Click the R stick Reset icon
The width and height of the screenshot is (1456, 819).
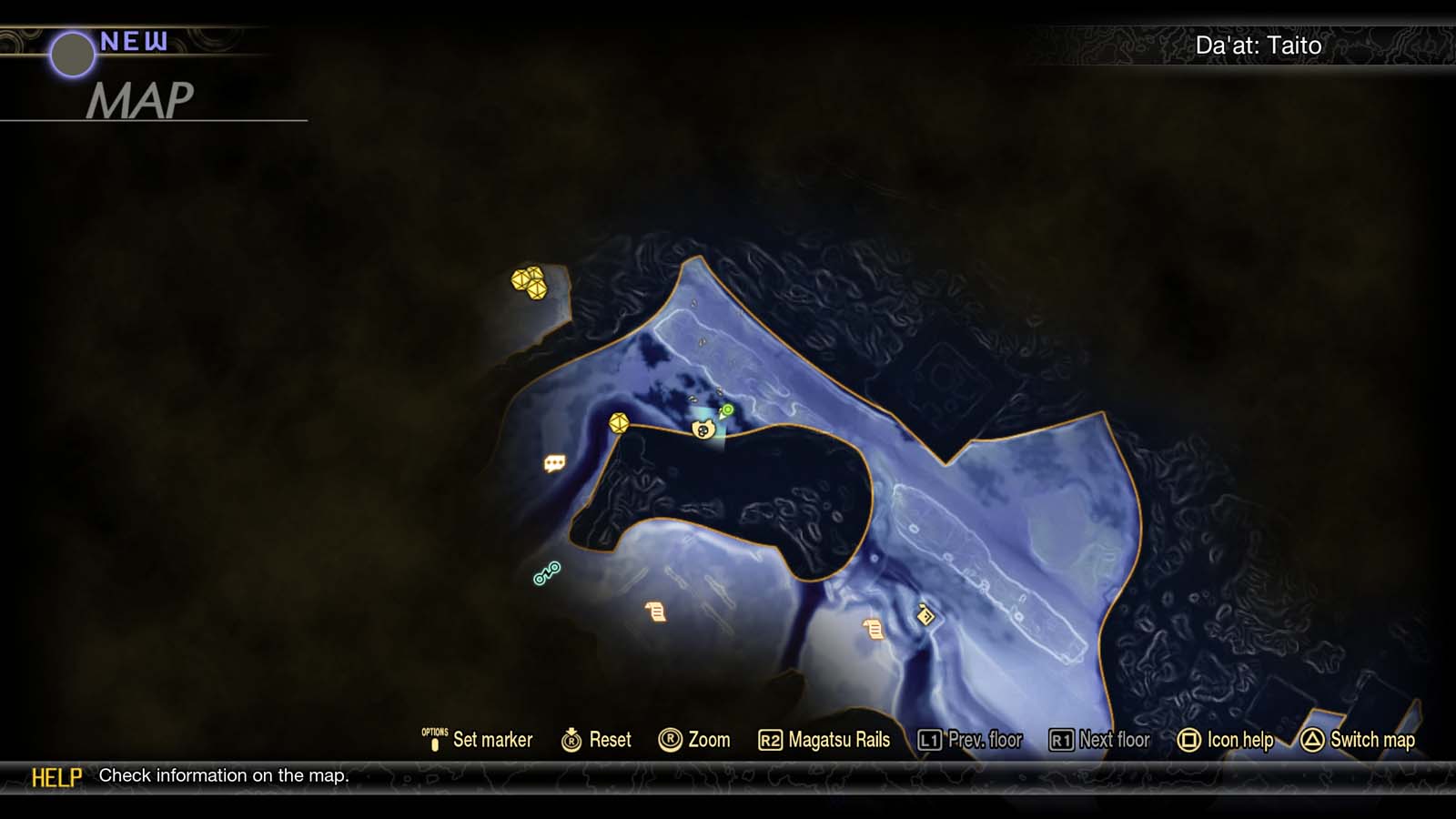571,740
